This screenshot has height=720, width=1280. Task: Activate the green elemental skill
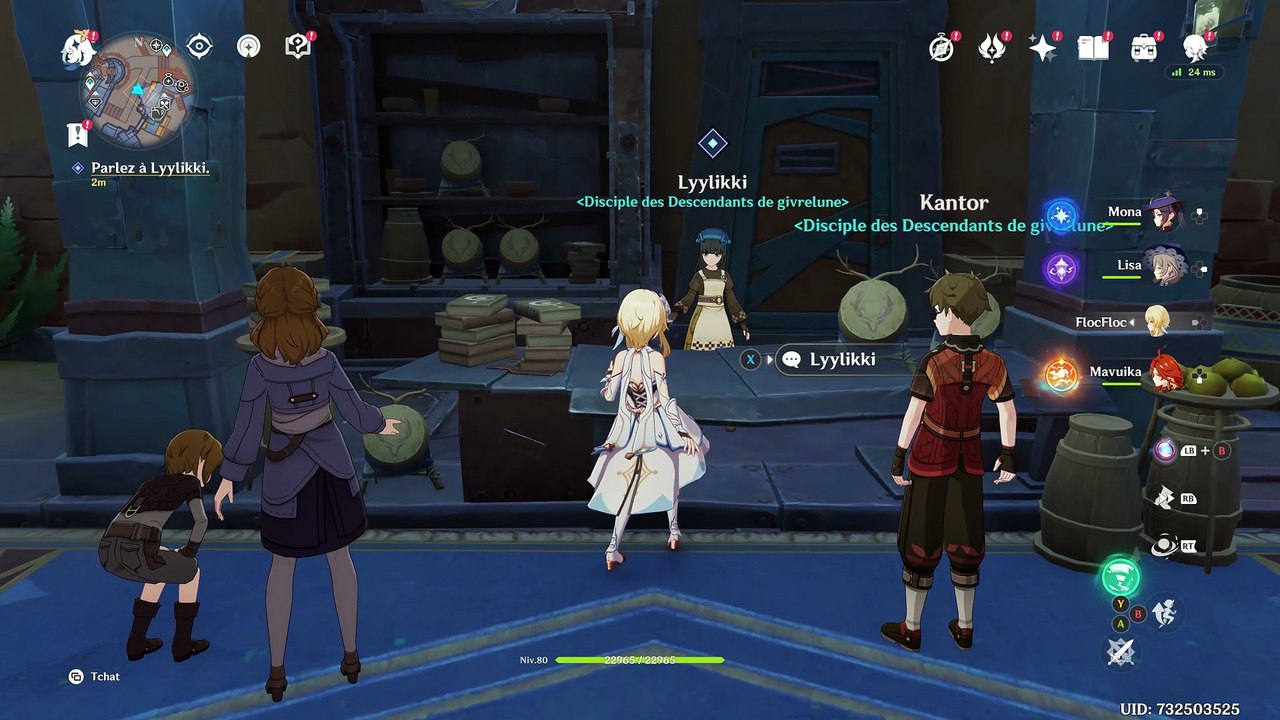tap(1120, 577)
